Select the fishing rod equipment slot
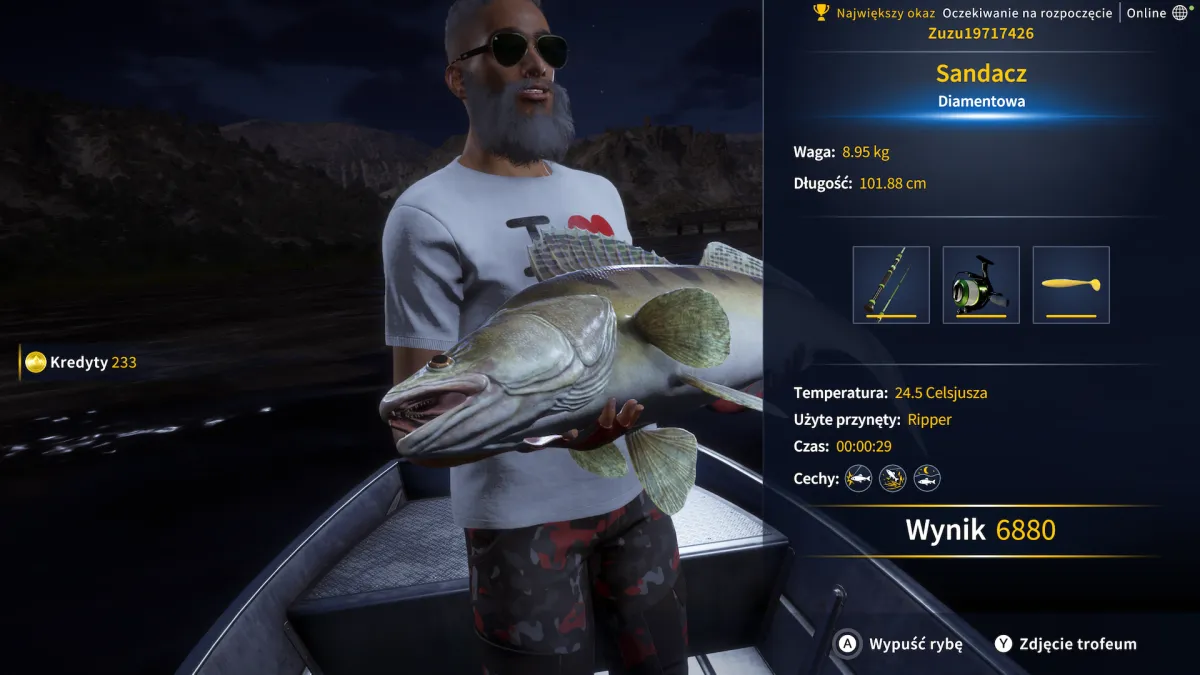The height and width of the screenshot is (675, 1200). (x=891, y=285)
